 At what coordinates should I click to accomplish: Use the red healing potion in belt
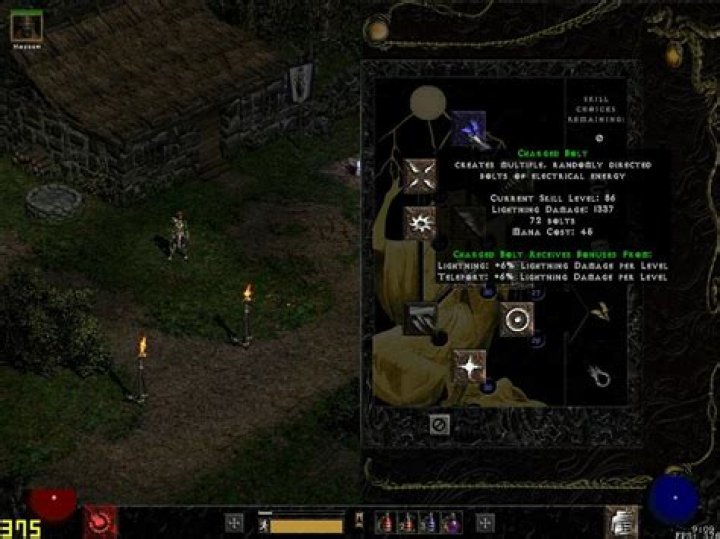point(384,523)
